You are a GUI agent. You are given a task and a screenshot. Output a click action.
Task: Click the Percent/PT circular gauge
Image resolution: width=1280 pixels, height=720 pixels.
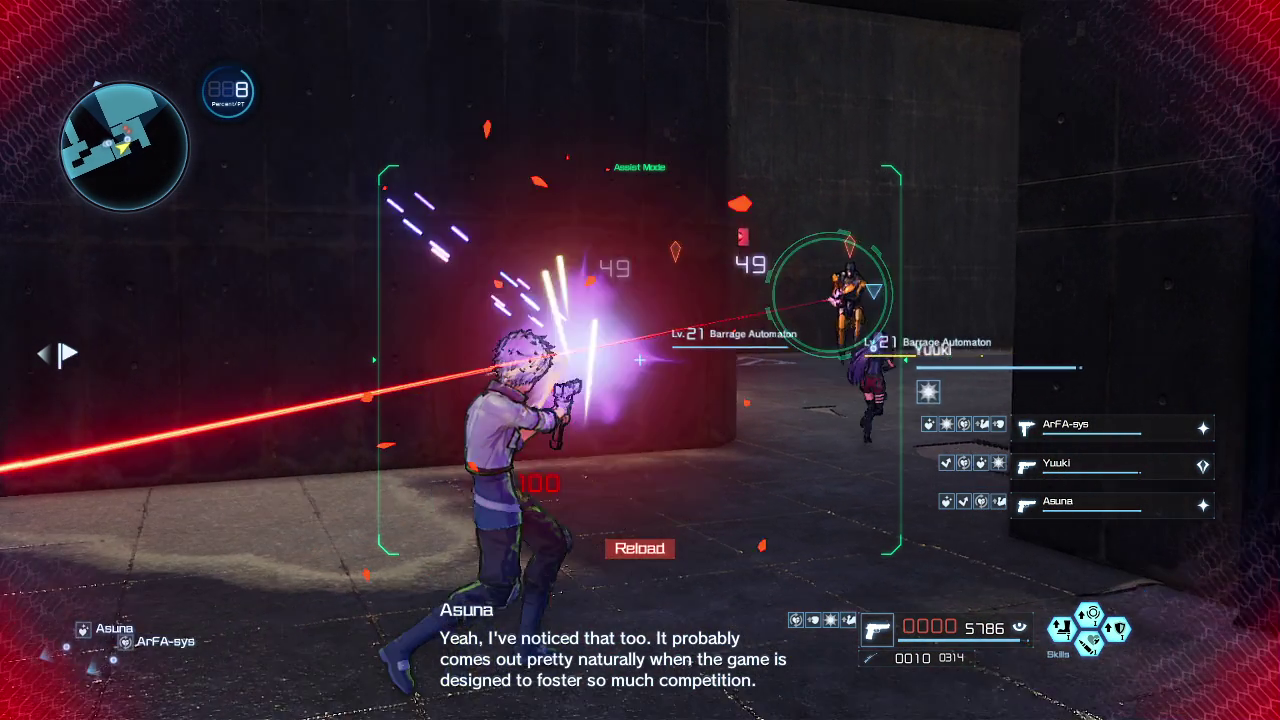click(228, 92)
